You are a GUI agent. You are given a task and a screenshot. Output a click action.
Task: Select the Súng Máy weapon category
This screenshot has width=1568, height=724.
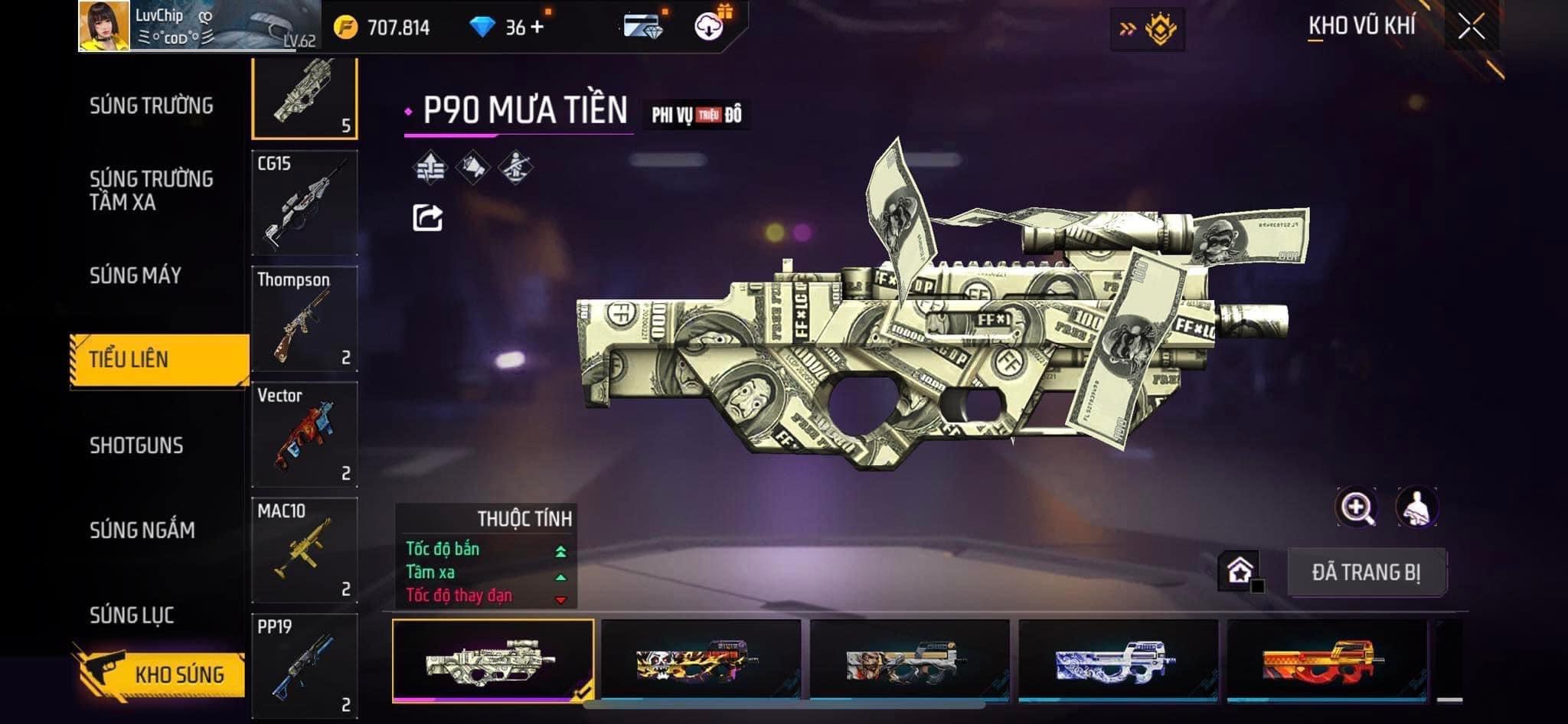[x=136, y=276]
